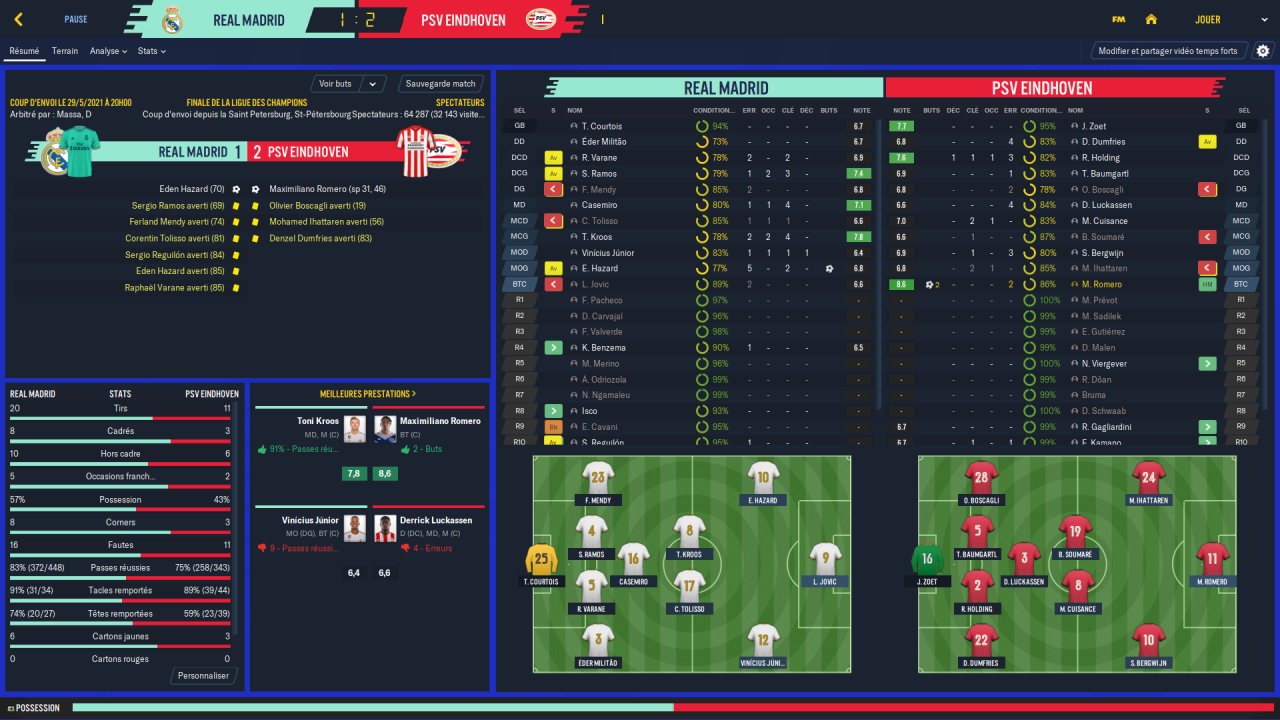Viewport: 1280px width, 720px height.
Task: Open the home icon menu
Action: click(1151, 19)
